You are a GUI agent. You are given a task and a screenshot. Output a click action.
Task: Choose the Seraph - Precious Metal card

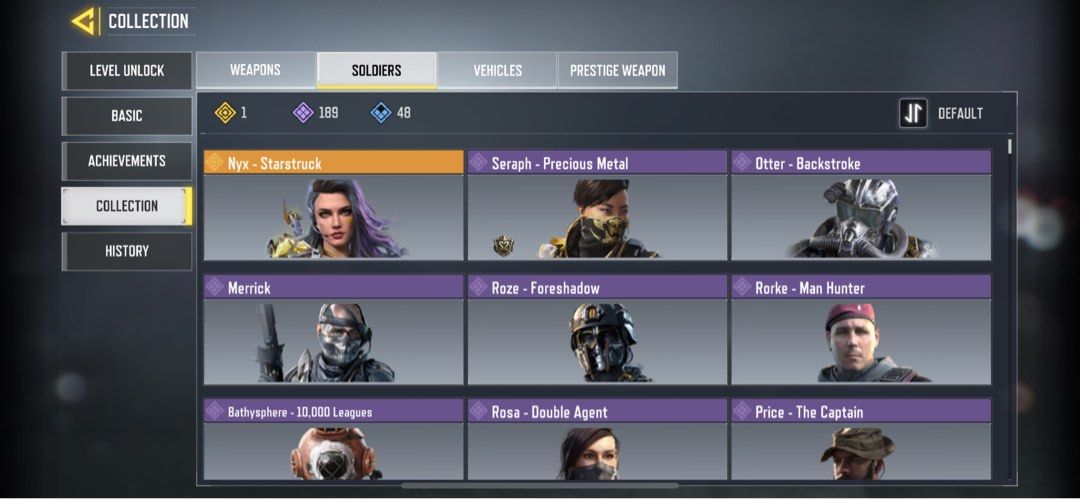tap(597, 207)
